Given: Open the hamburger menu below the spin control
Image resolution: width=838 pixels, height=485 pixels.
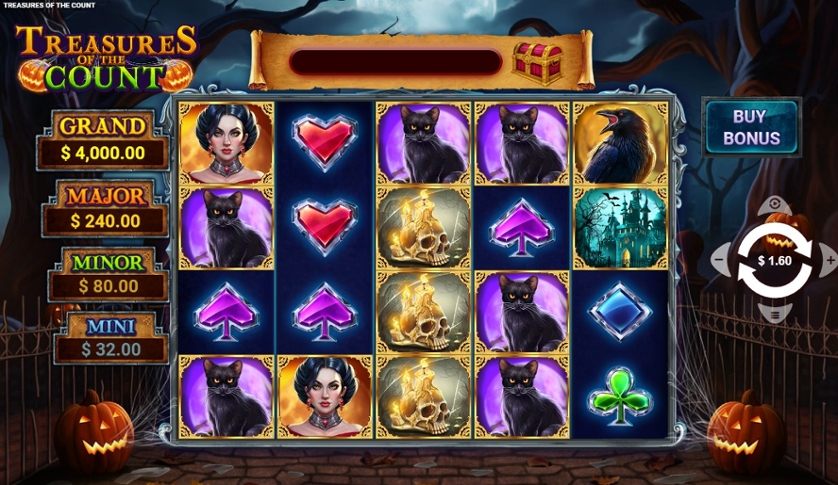Looking at the screenshot, I should [773, 315].
